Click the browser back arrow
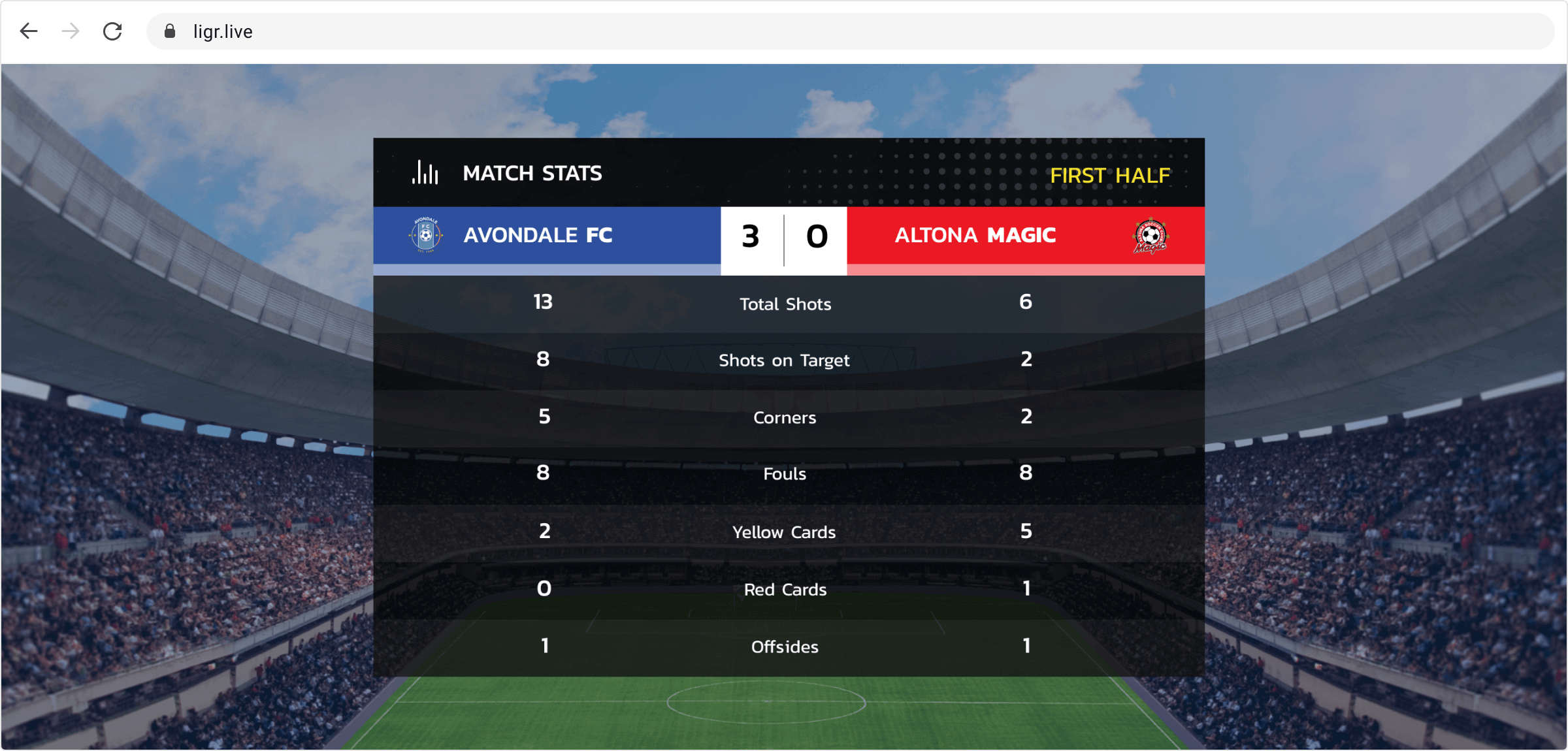Viewport: 1568px width, 751px height. tap(29, 31)
